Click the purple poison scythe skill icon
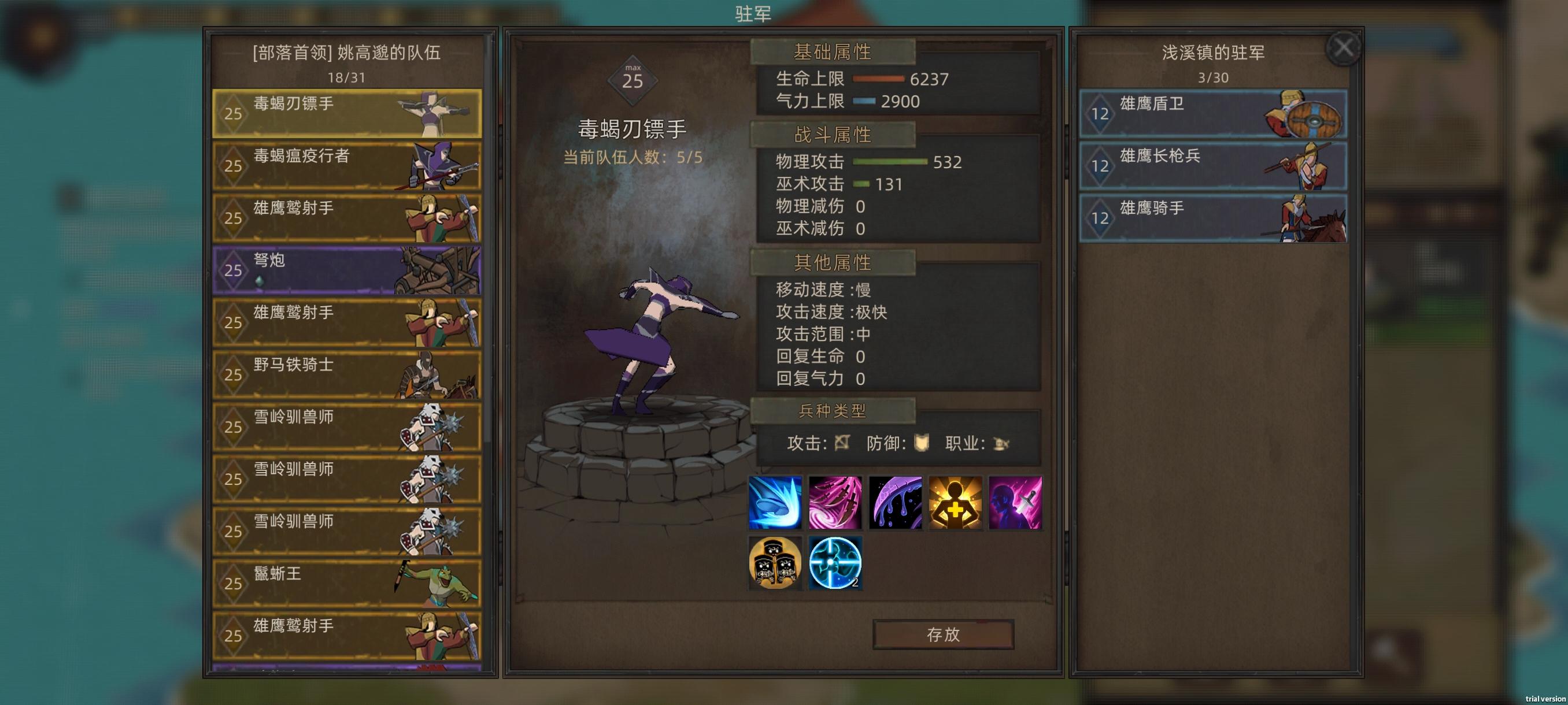This screenshot has height=705, width=1568. coord(896,504)
